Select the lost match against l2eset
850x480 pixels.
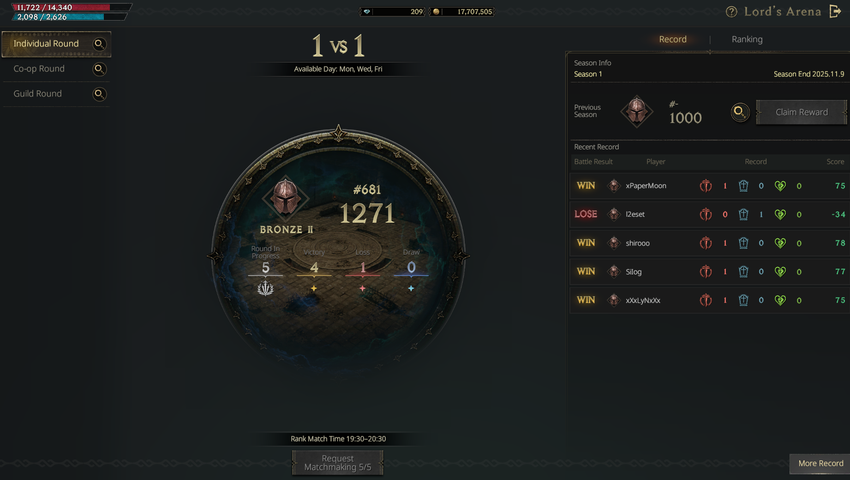(x=708, y=214)
